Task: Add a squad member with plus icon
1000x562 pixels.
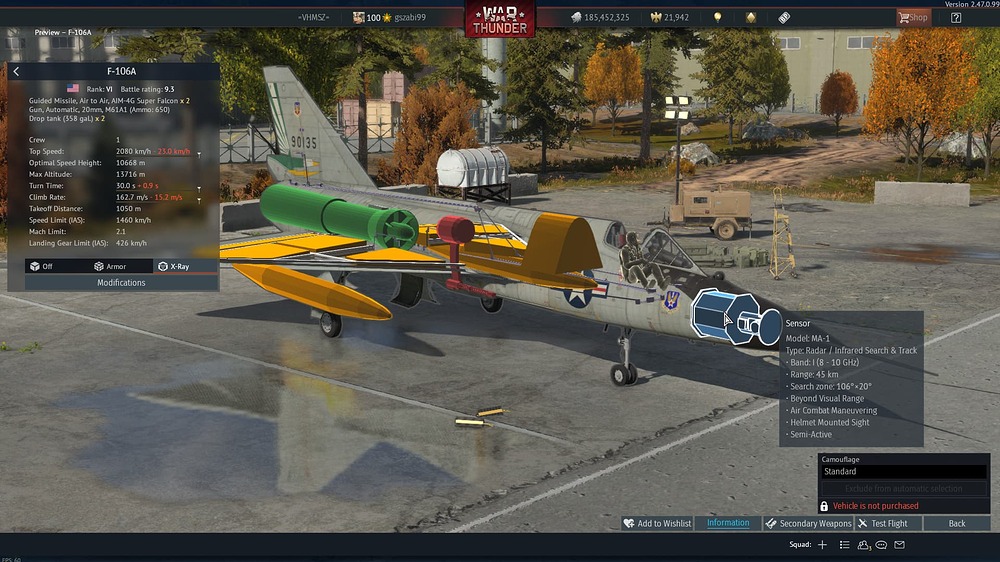Action: [x=822, y=545]
